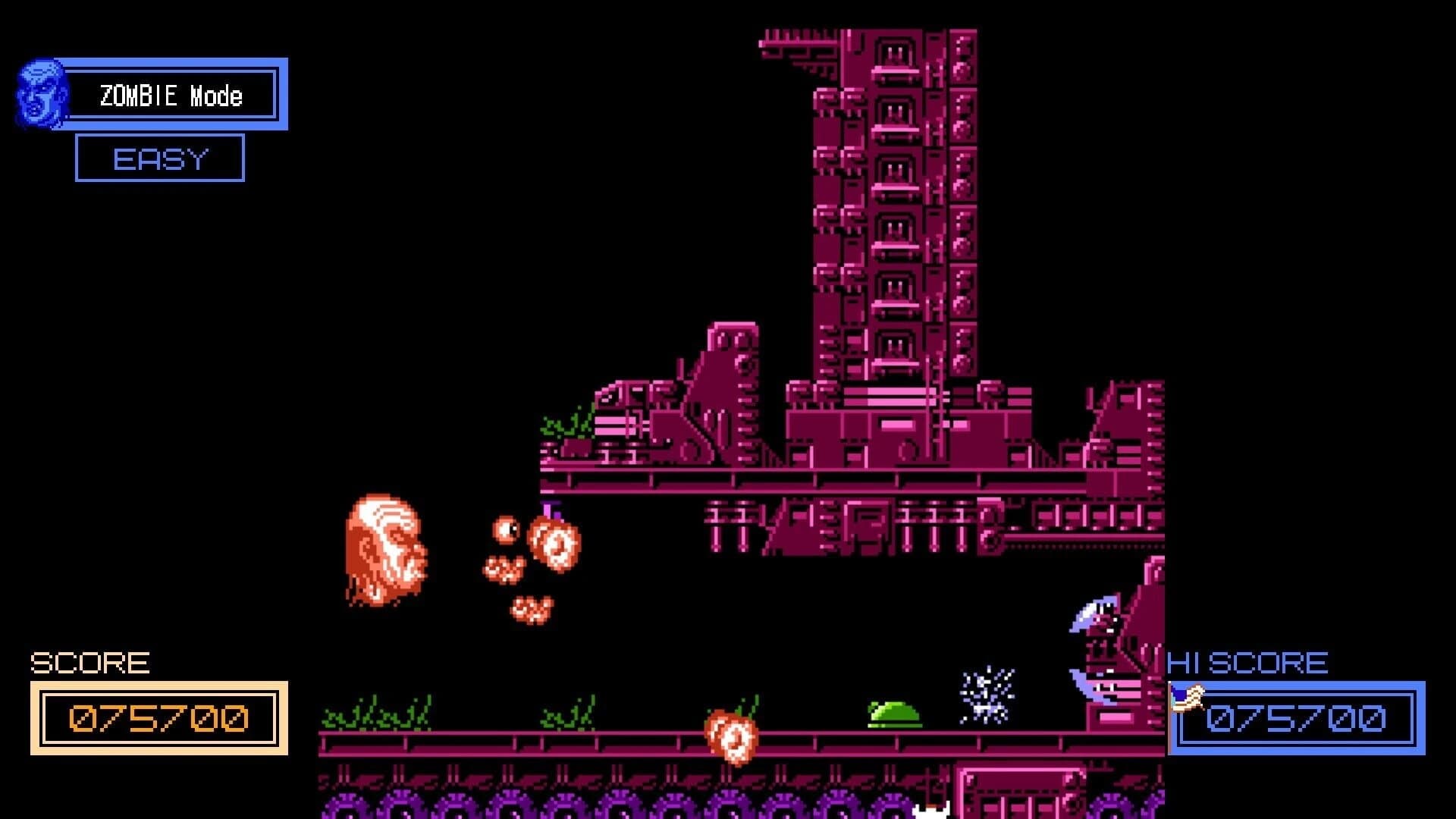Open the difficulty selector labeled EASY

(160, 159)
